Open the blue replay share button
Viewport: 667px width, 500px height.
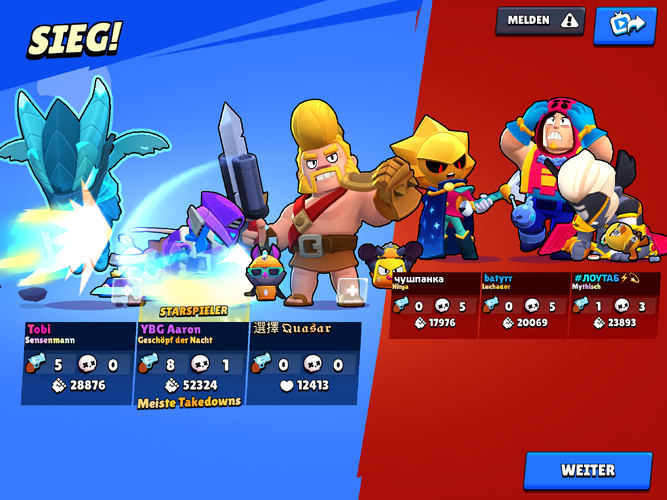coord(624,25)
